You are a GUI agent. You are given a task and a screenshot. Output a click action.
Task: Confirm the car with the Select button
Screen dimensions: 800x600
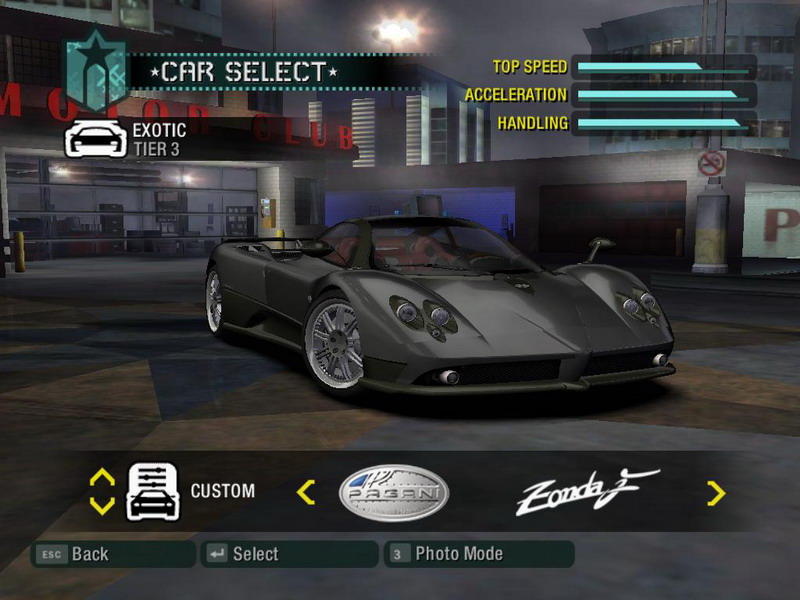point(288,554)
